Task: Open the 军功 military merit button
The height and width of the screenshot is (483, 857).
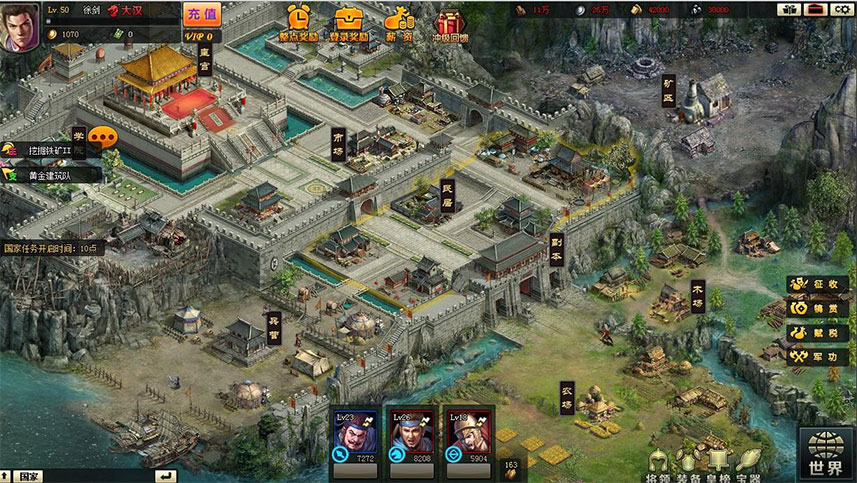Action: [x=819, y=356]
